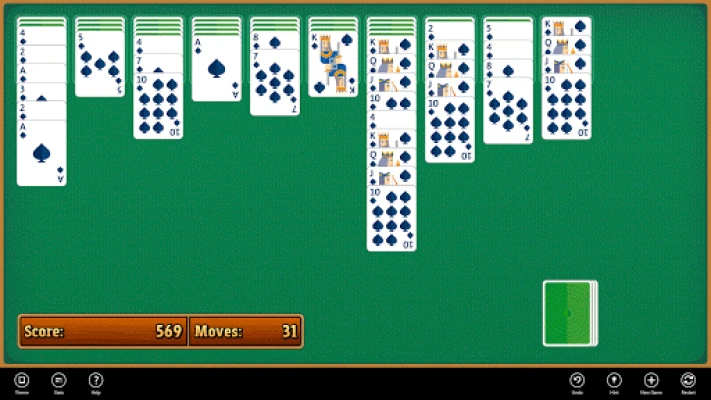This screenshot has height=400, width=711.
Task: Start a New Game
Action: 651,380
